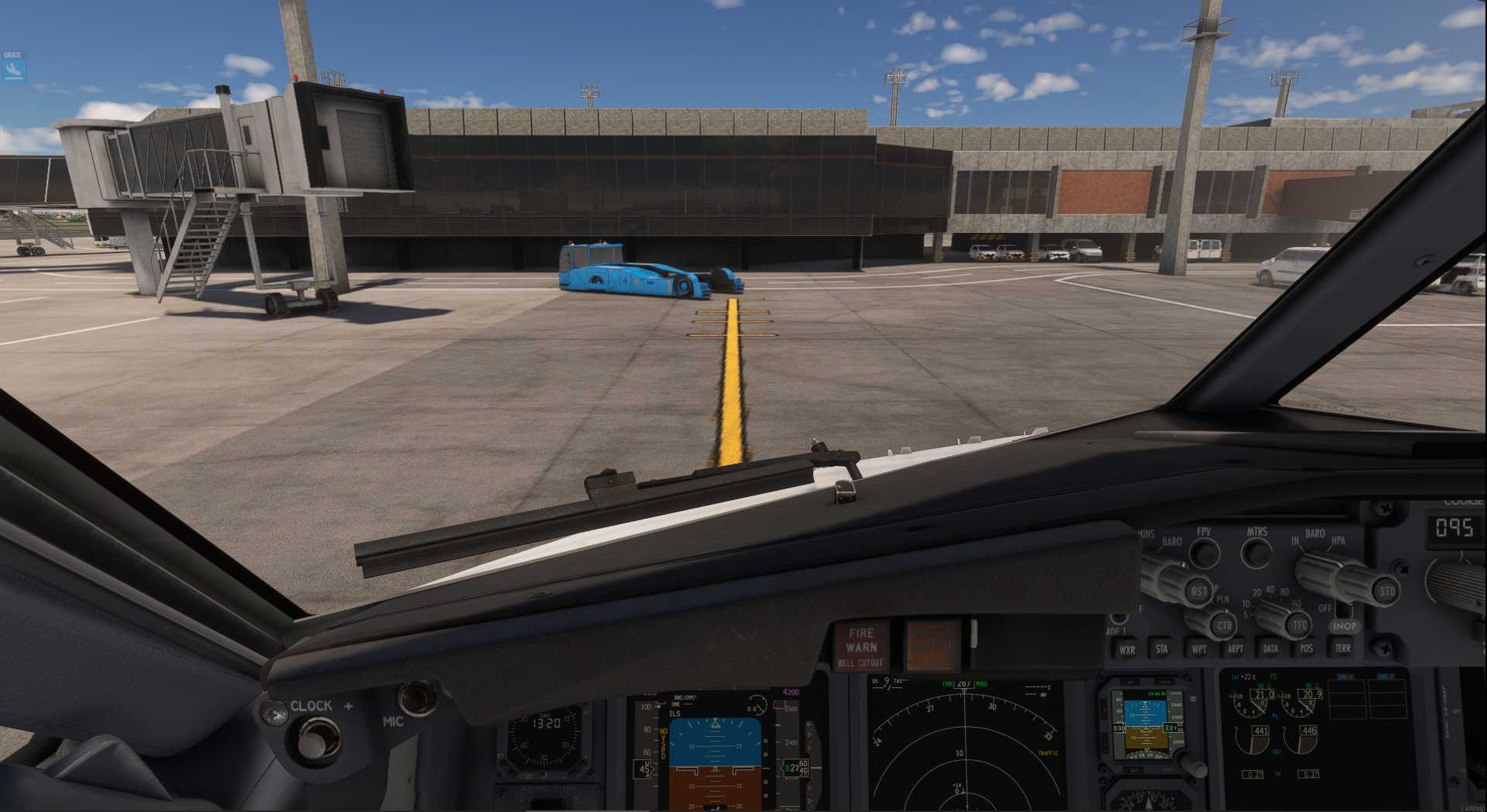This screenshot has width=1487, height=812.
Task: Push the MTRS meters altitude button
Action: click(x=1256, y=553)
